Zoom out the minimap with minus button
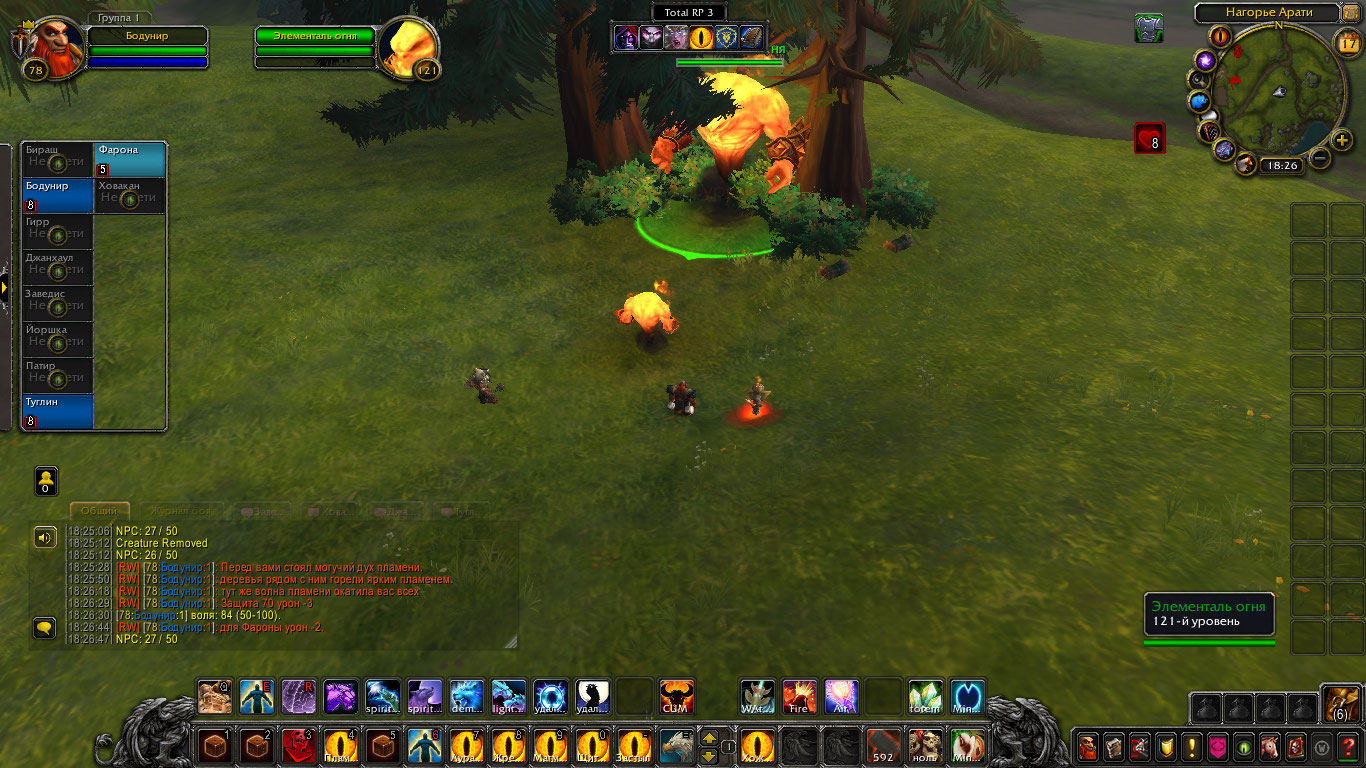 pyautogui.click(x=1320, y=158)
